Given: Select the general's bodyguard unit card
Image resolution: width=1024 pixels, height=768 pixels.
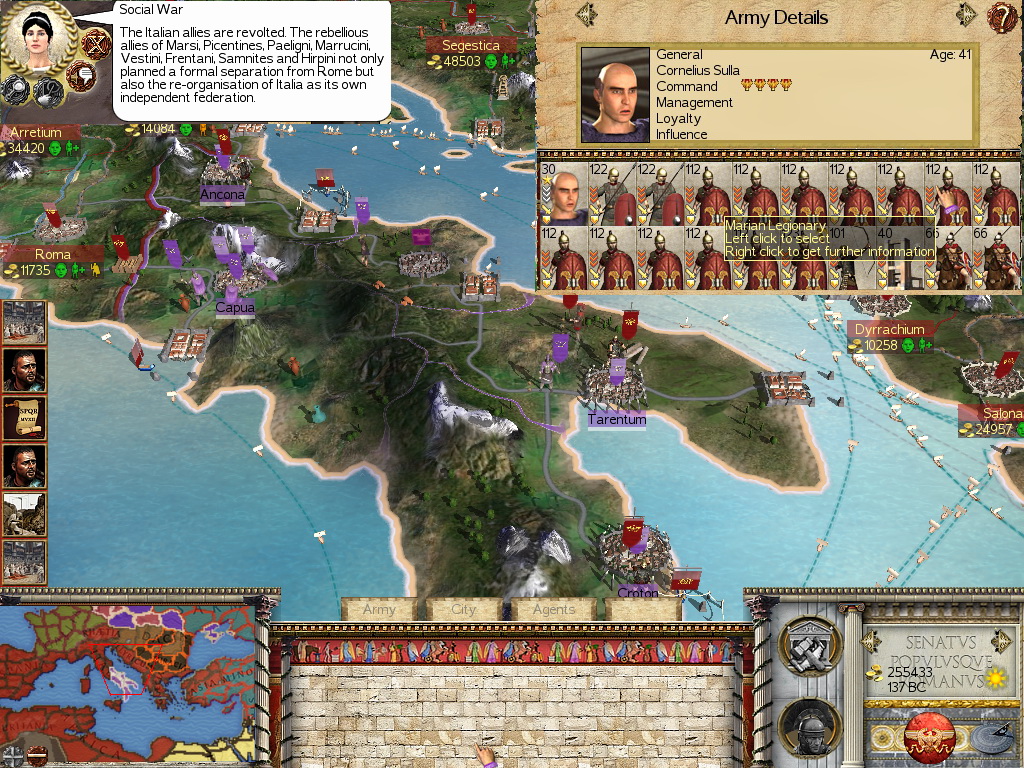Looking at the screenshot, I should [562, 195].
